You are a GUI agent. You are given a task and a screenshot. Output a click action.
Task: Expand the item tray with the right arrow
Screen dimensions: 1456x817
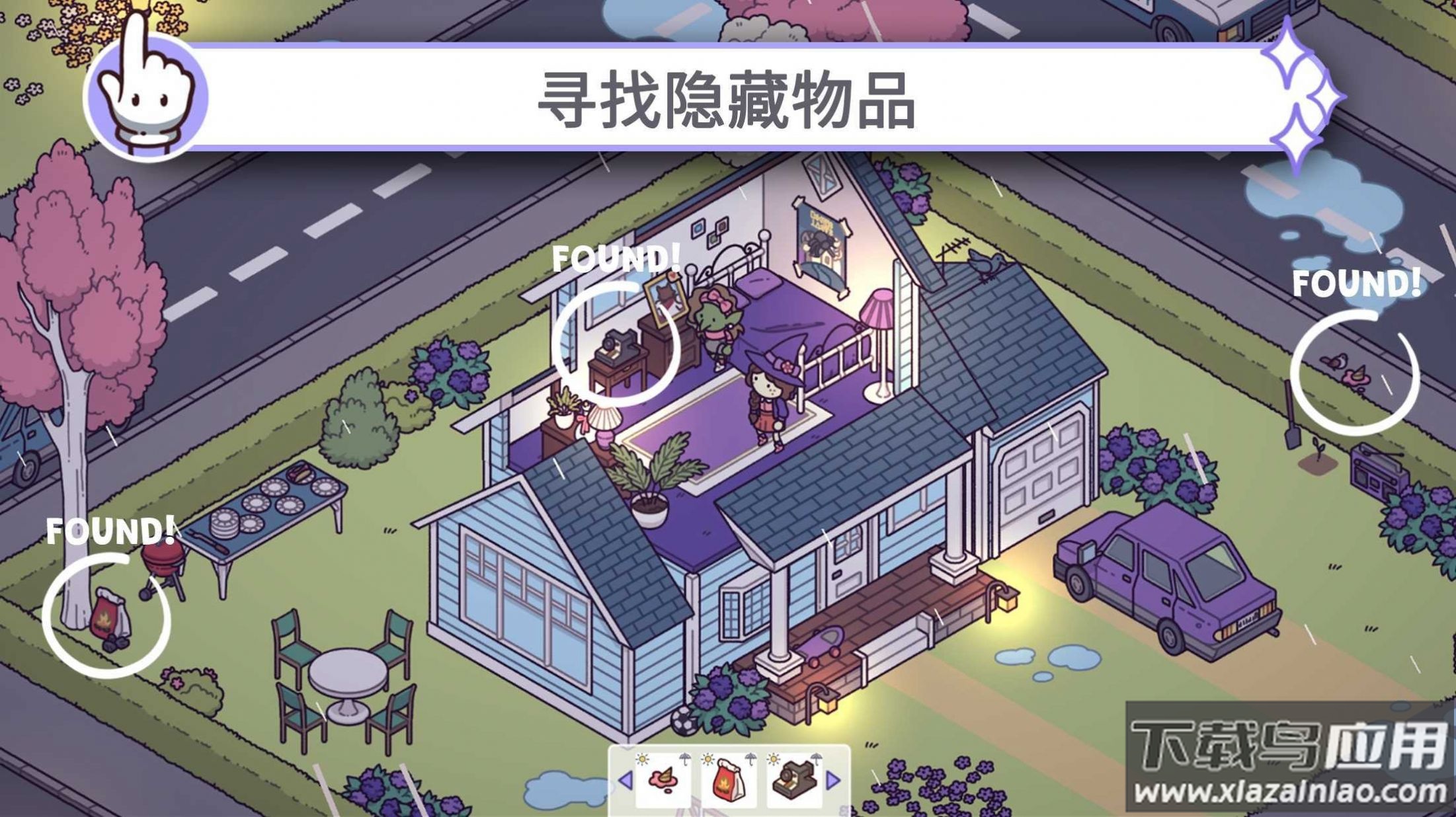832,781
